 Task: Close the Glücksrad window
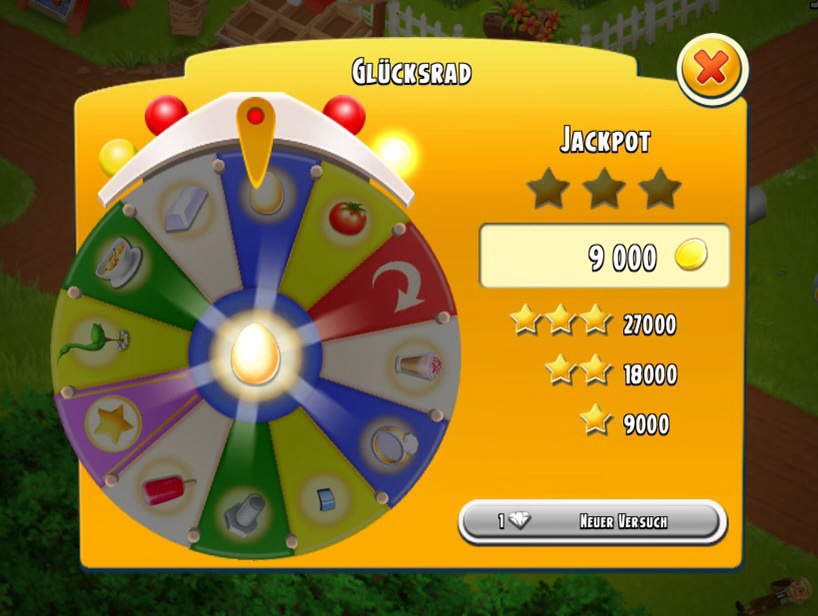711,69
